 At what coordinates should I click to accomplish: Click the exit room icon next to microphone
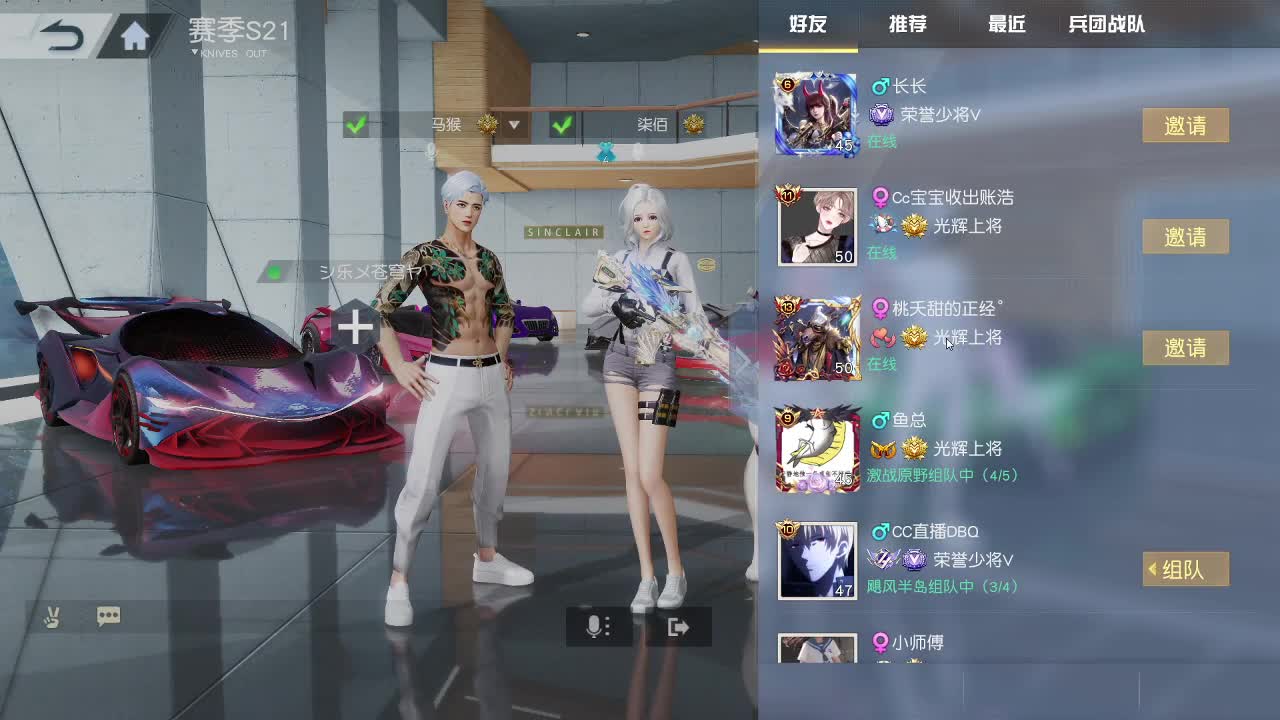pyautogui.click(x=678, y=626)
